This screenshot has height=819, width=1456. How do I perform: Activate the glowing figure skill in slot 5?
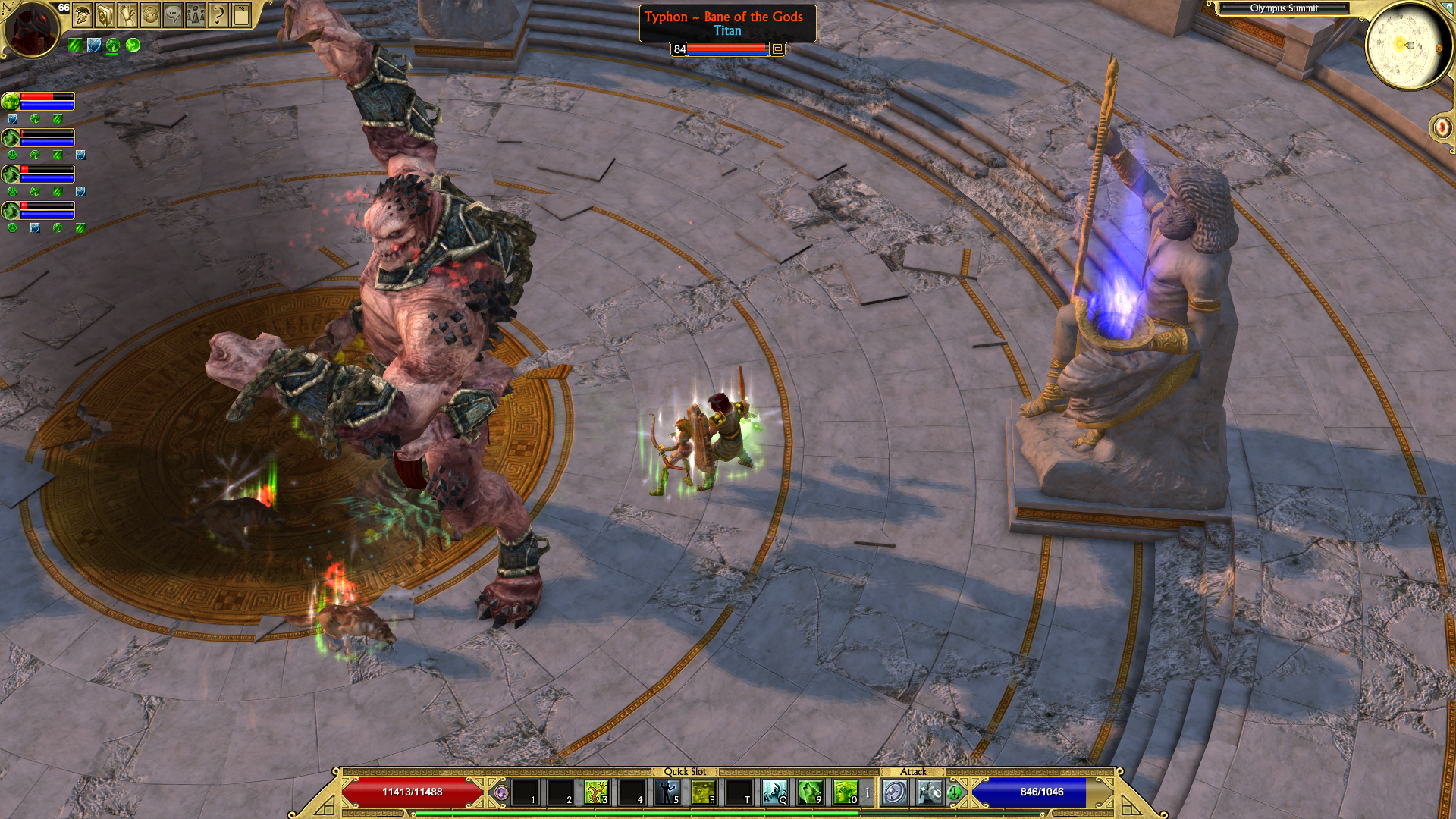pyautogui.click(x=667, y=792)
